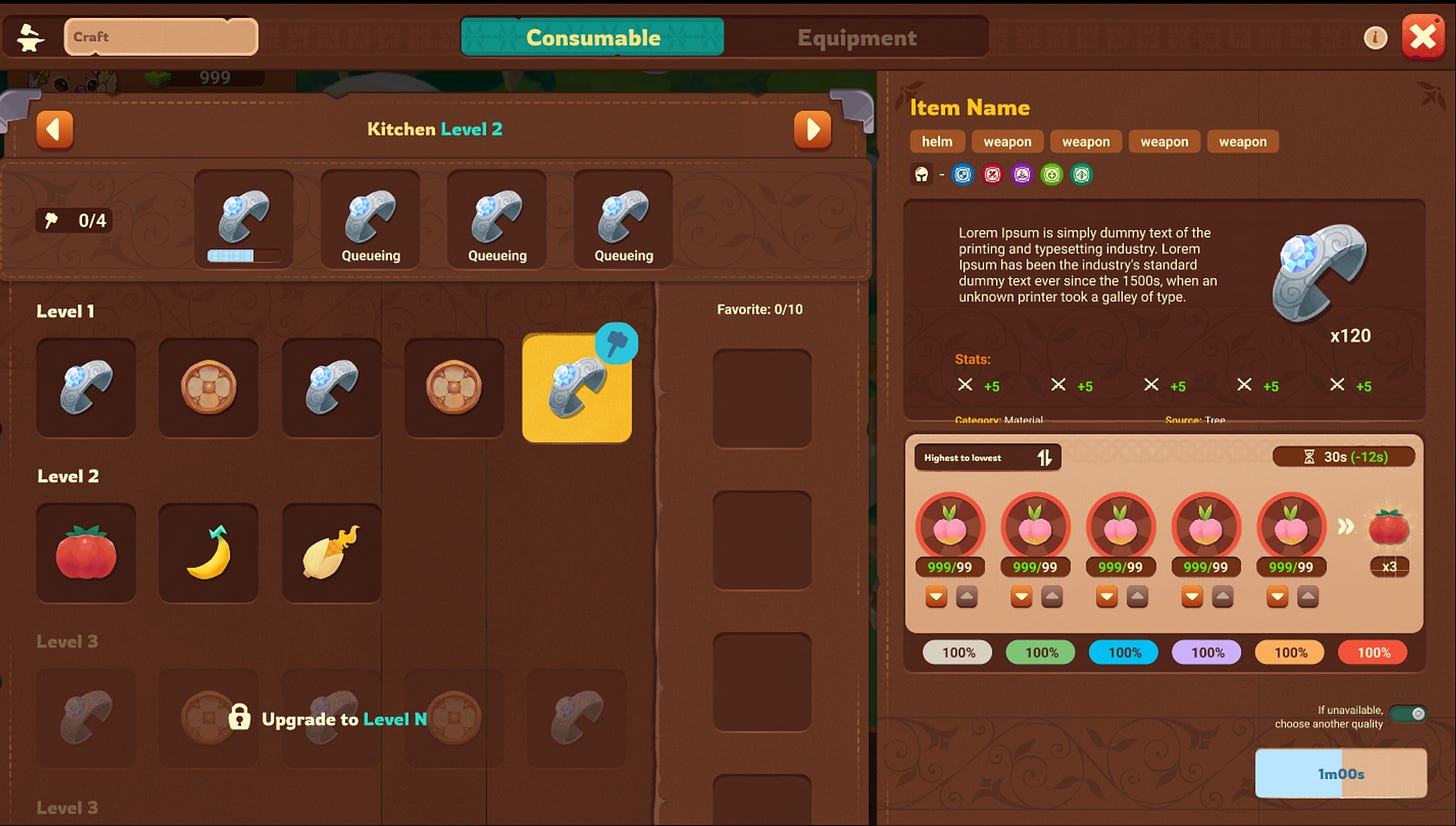Switch to the Equipment tab

[856, 37]
